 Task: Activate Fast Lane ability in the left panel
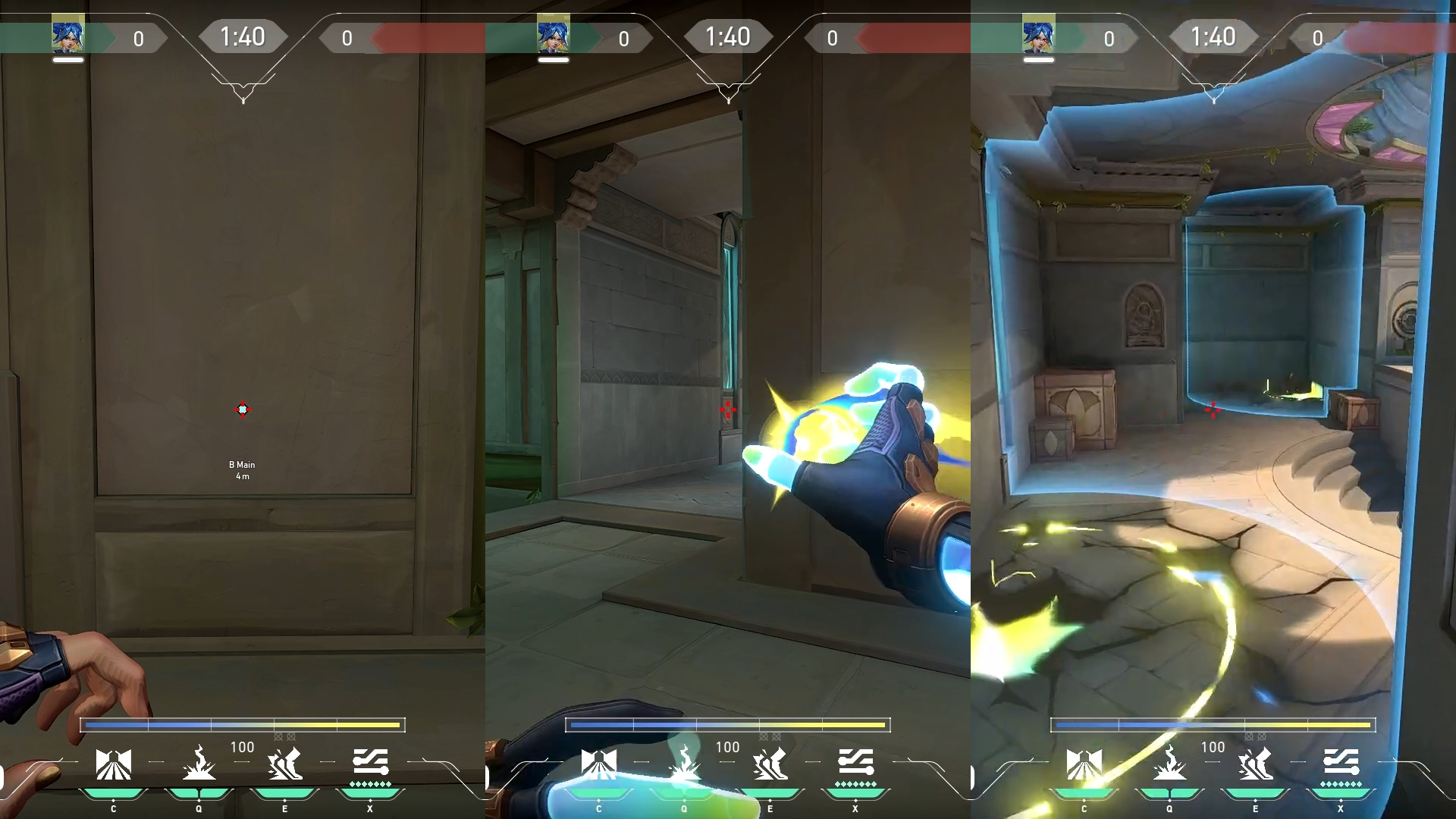[x=114, y=764]
